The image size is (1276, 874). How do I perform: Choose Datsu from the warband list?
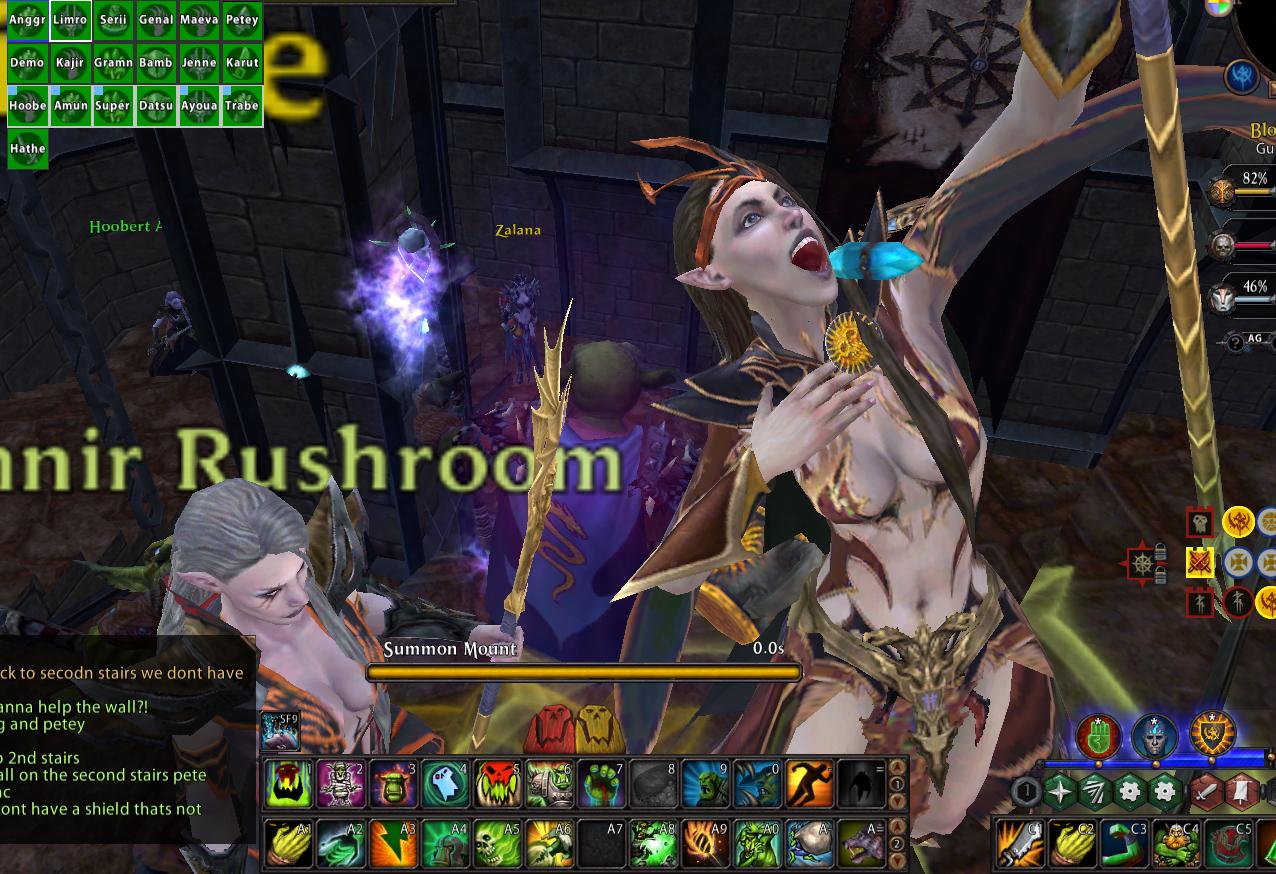pyautogui.click(x=156, y=106)
